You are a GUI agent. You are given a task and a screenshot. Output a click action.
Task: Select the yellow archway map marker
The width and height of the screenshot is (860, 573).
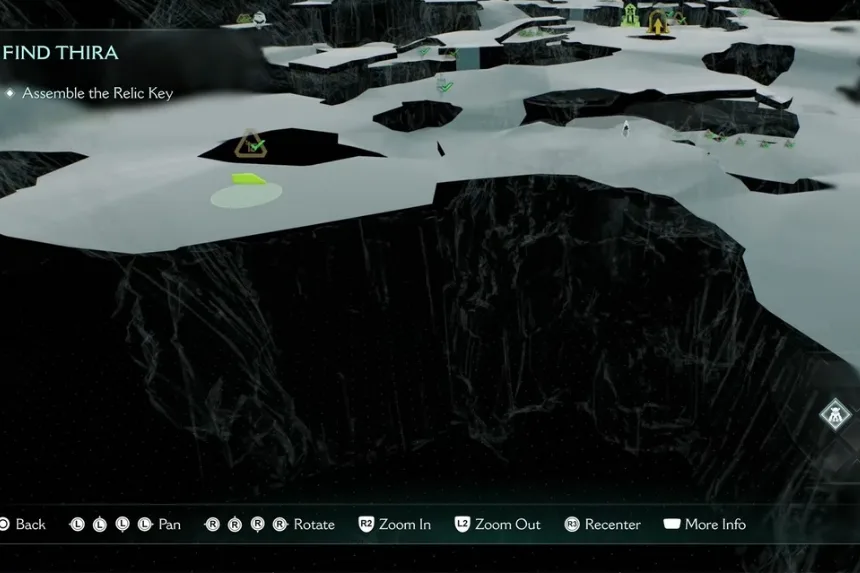click(x=658, y=22)
